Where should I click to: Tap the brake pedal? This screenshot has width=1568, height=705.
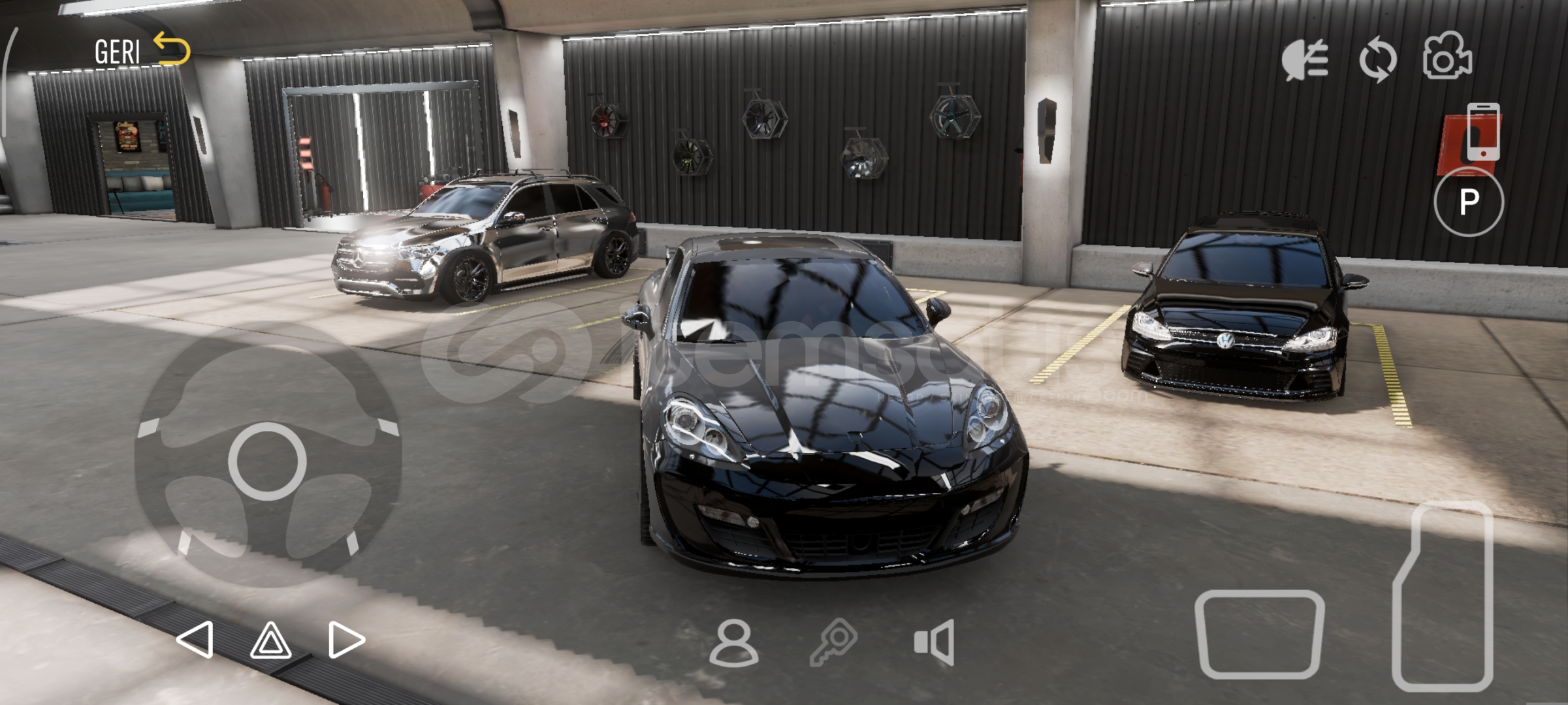click(x=1259, y=634)
